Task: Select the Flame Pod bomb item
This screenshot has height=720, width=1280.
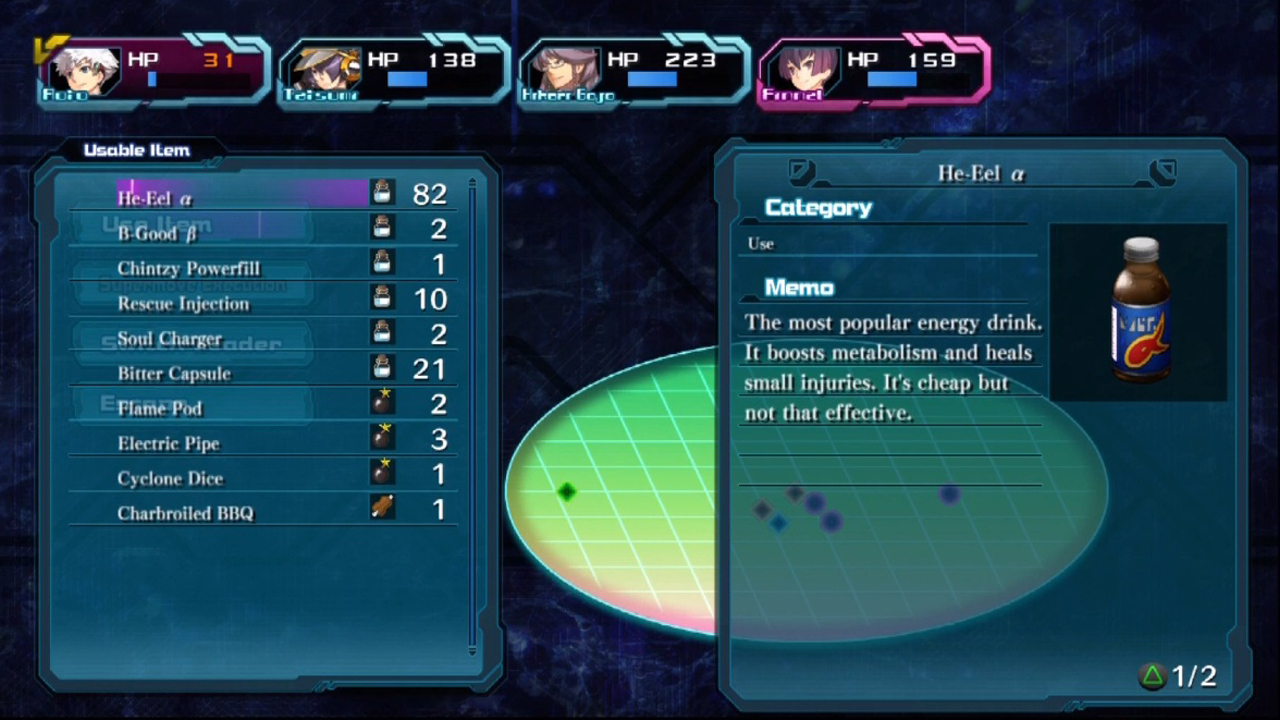Action: pos(160,408)
